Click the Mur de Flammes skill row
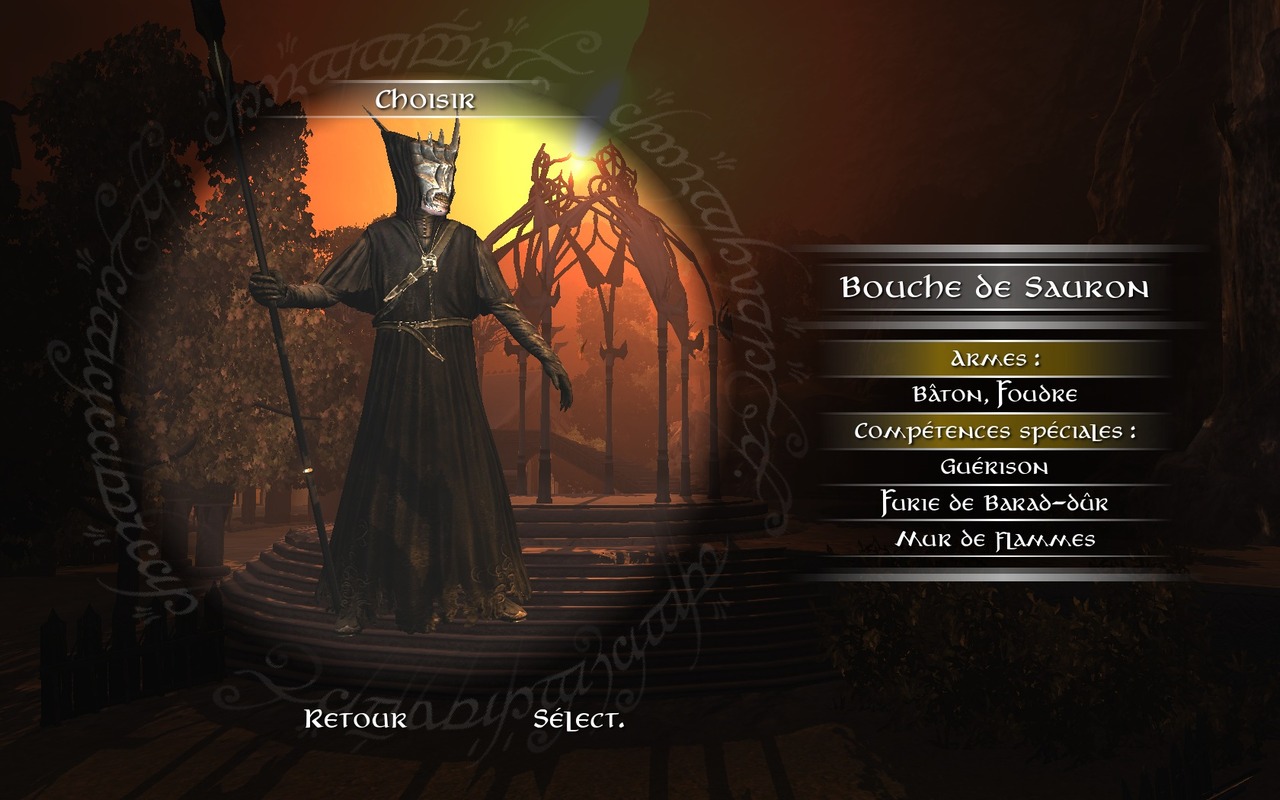 (x=994, y=540)
